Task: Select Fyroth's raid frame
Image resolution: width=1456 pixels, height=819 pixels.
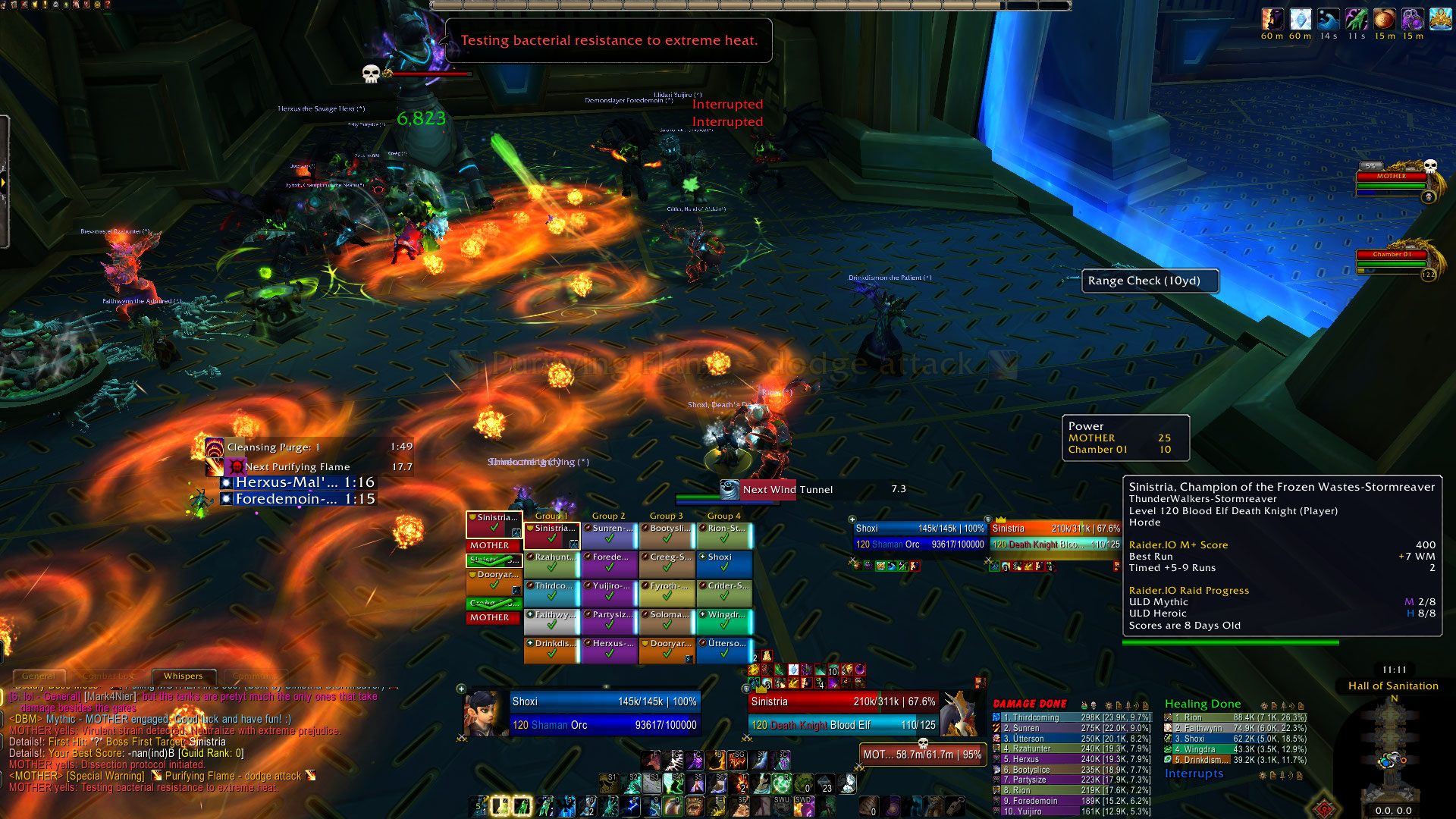Action: pyautogui.click(x=667, y=593)
